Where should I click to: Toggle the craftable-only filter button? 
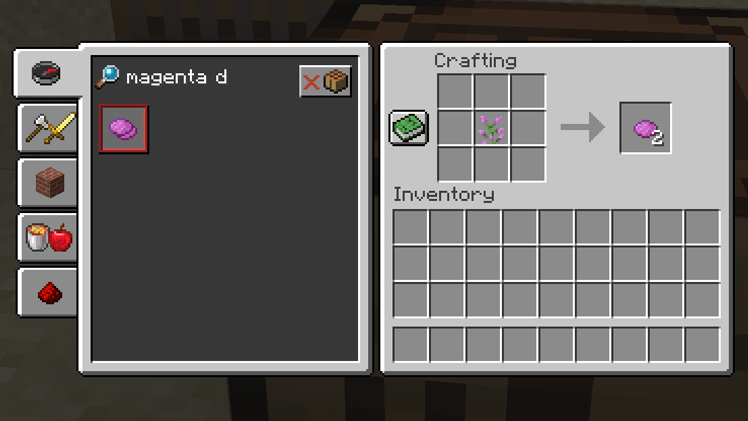tap(325, 81)
